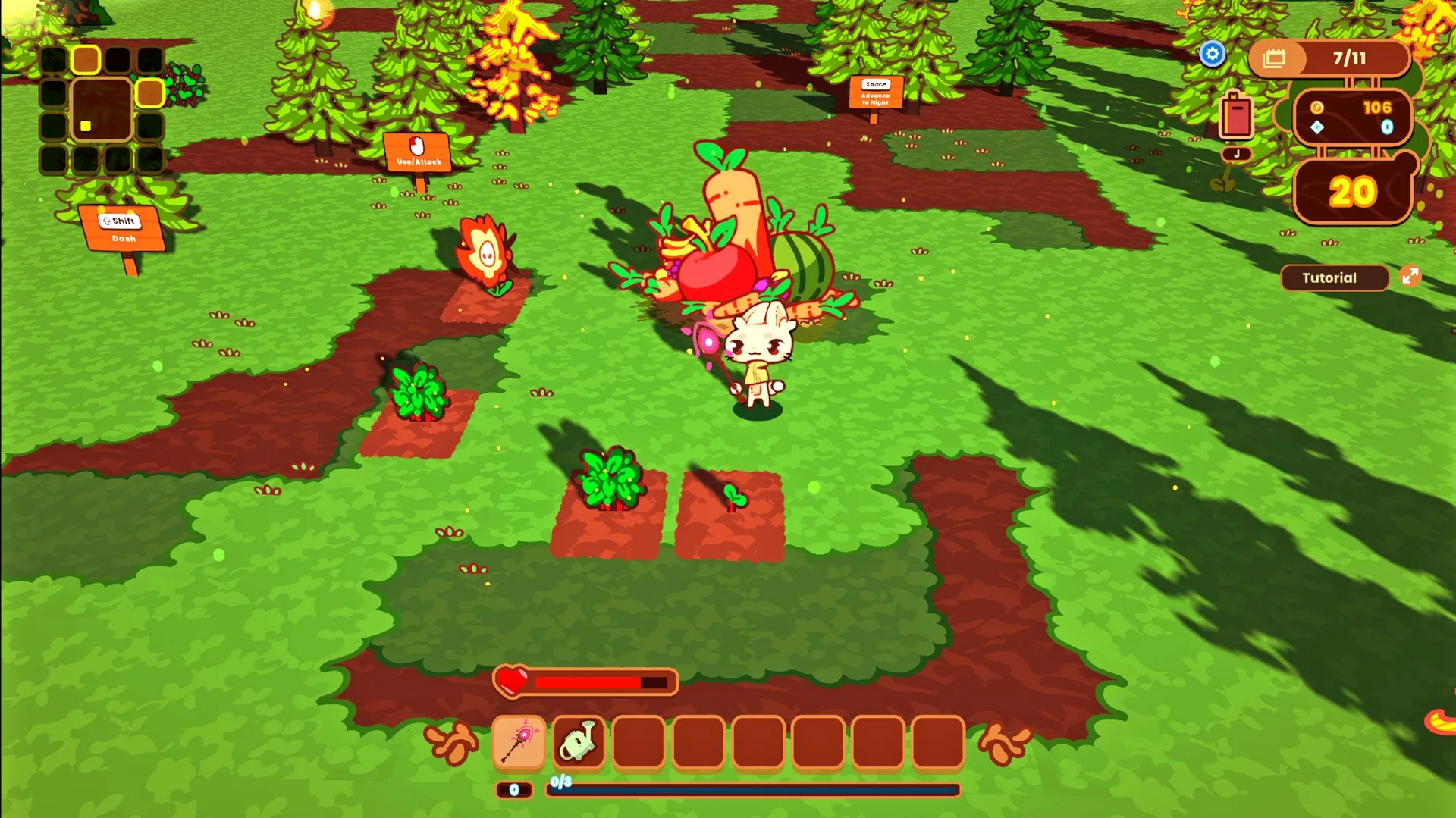
Task: Expand the tutorial with the arrow icon
Action: tap(1410, 276)
